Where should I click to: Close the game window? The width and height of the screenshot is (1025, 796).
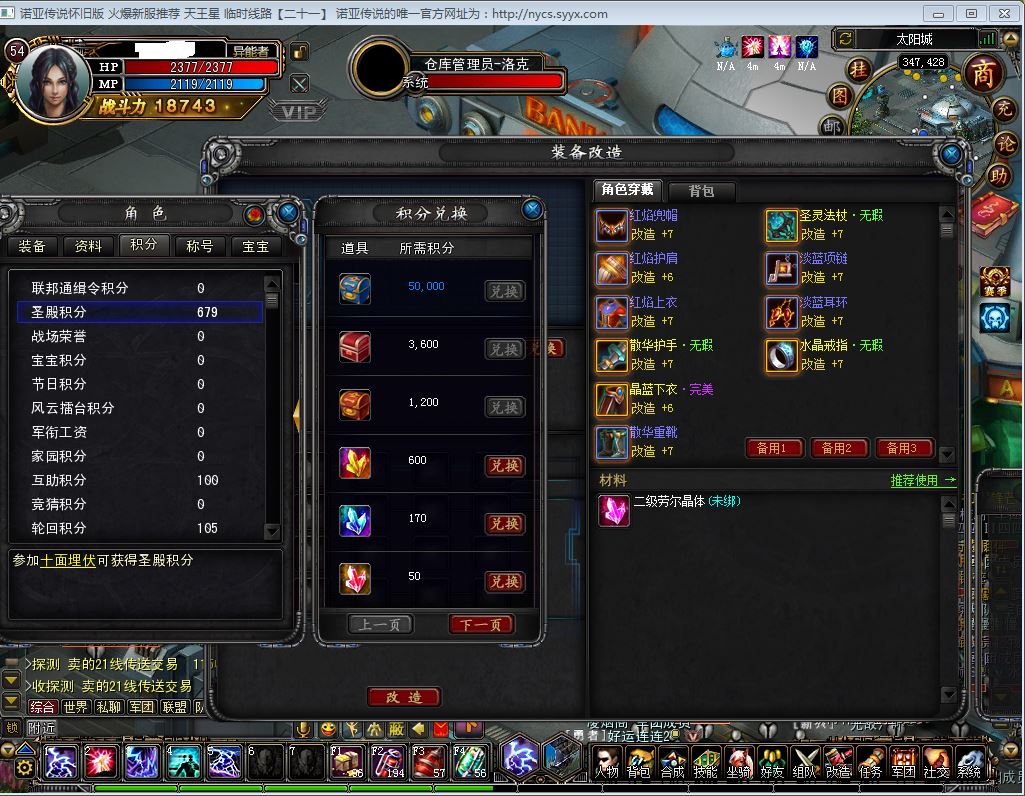[x=1002, y=13]
